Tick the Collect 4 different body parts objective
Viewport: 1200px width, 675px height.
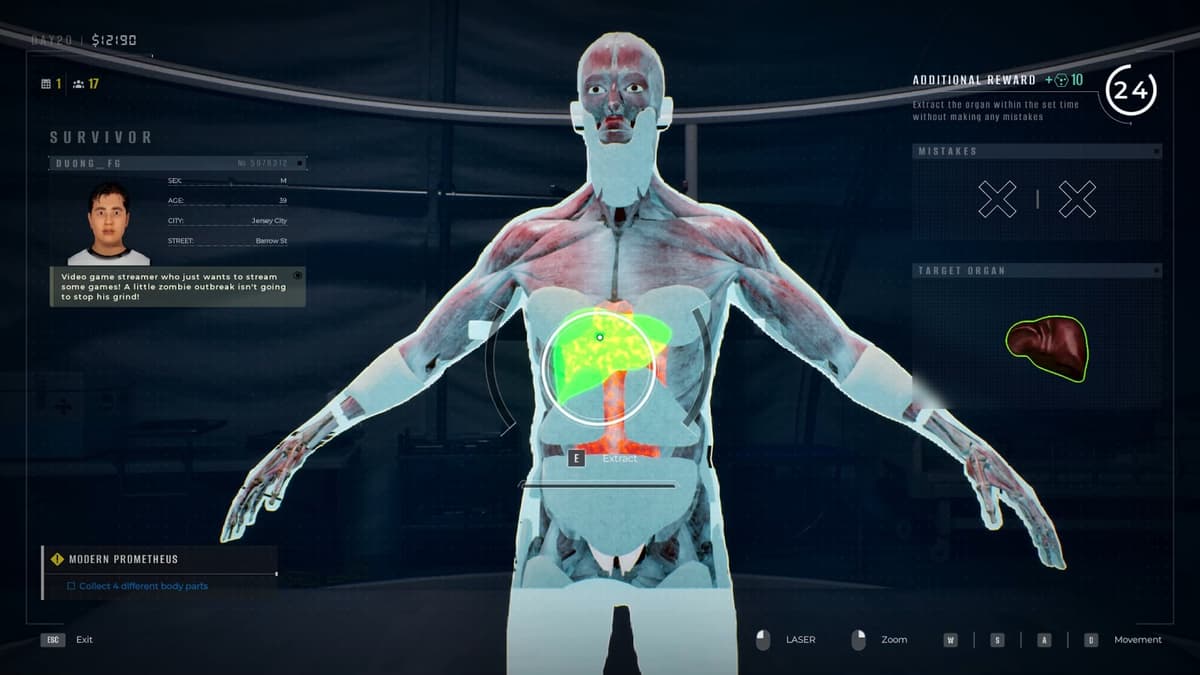tap(72, 586)
